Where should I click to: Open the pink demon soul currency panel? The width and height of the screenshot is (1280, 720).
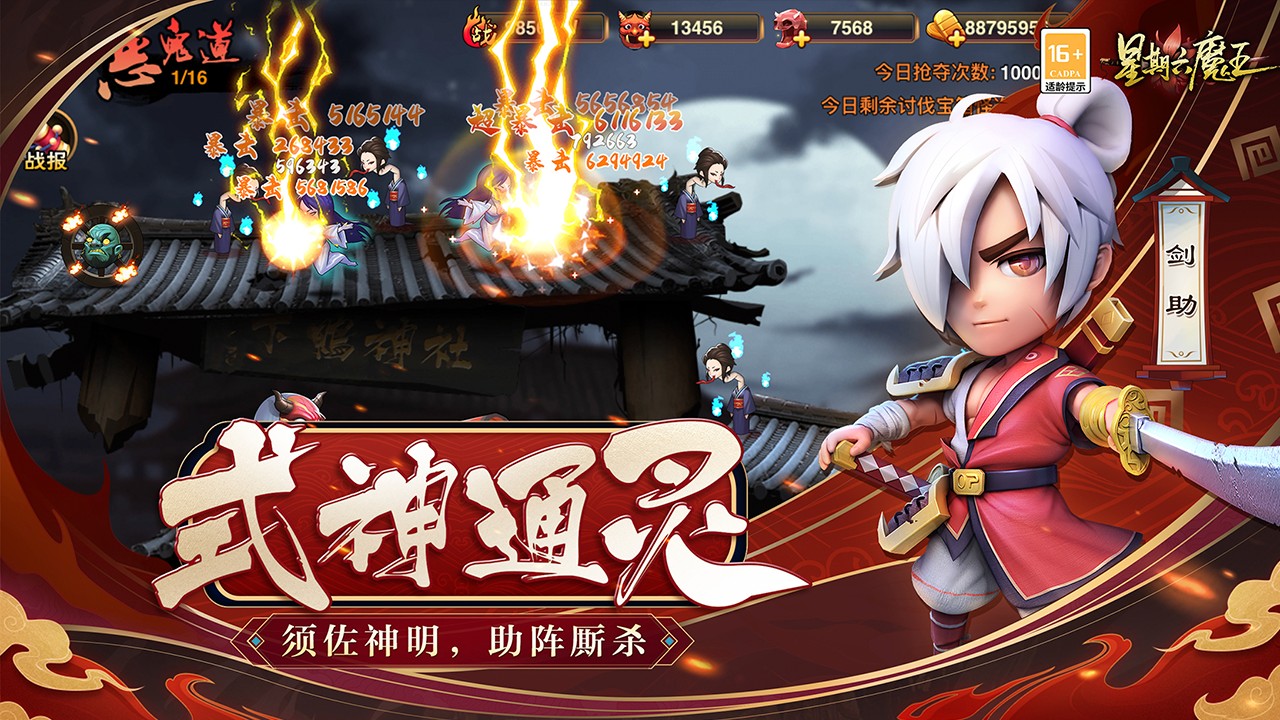pos(790,26)
